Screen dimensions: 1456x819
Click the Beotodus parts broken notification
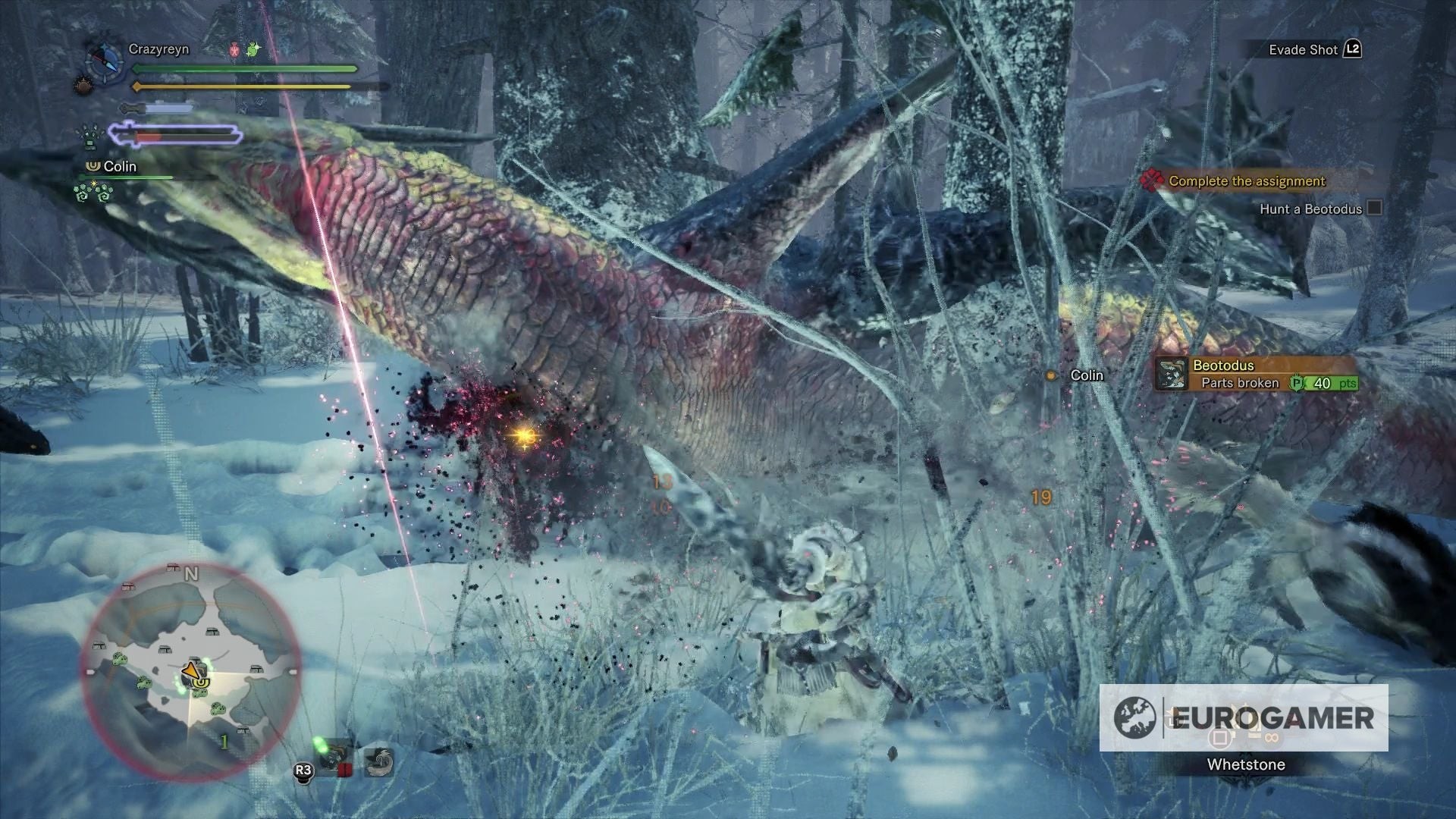(x=1256, y=375)
